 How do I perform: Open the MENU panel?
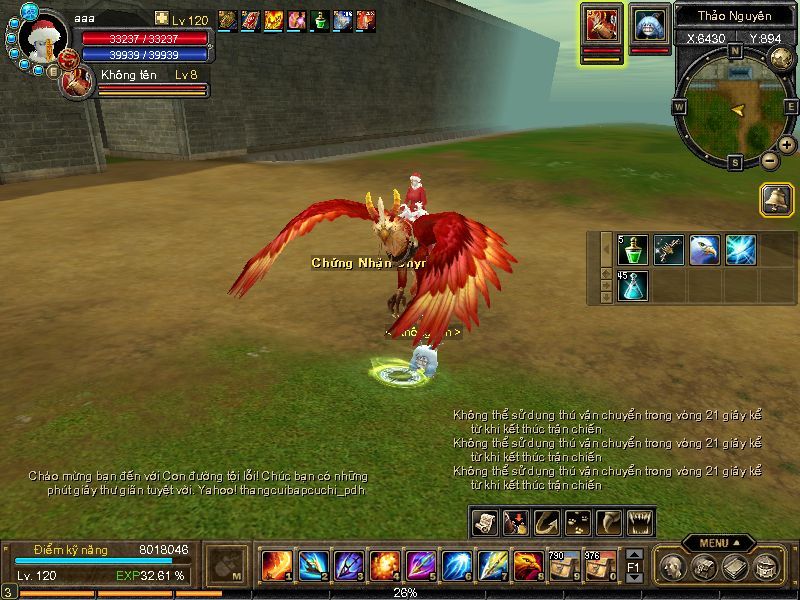(x=716, y=543)
